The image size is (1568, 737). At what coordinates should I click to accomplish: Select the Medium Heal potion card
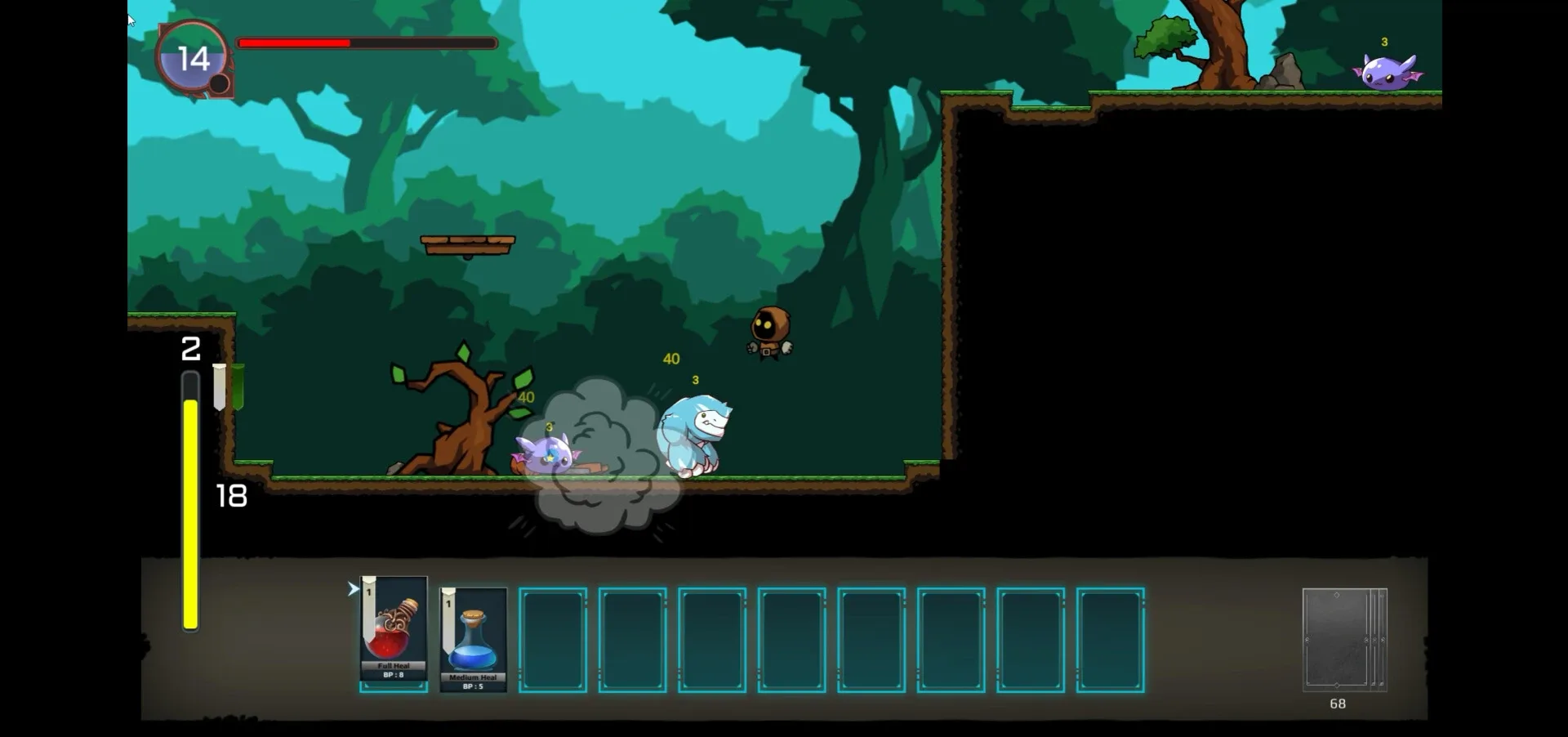(x=472, y=641)
